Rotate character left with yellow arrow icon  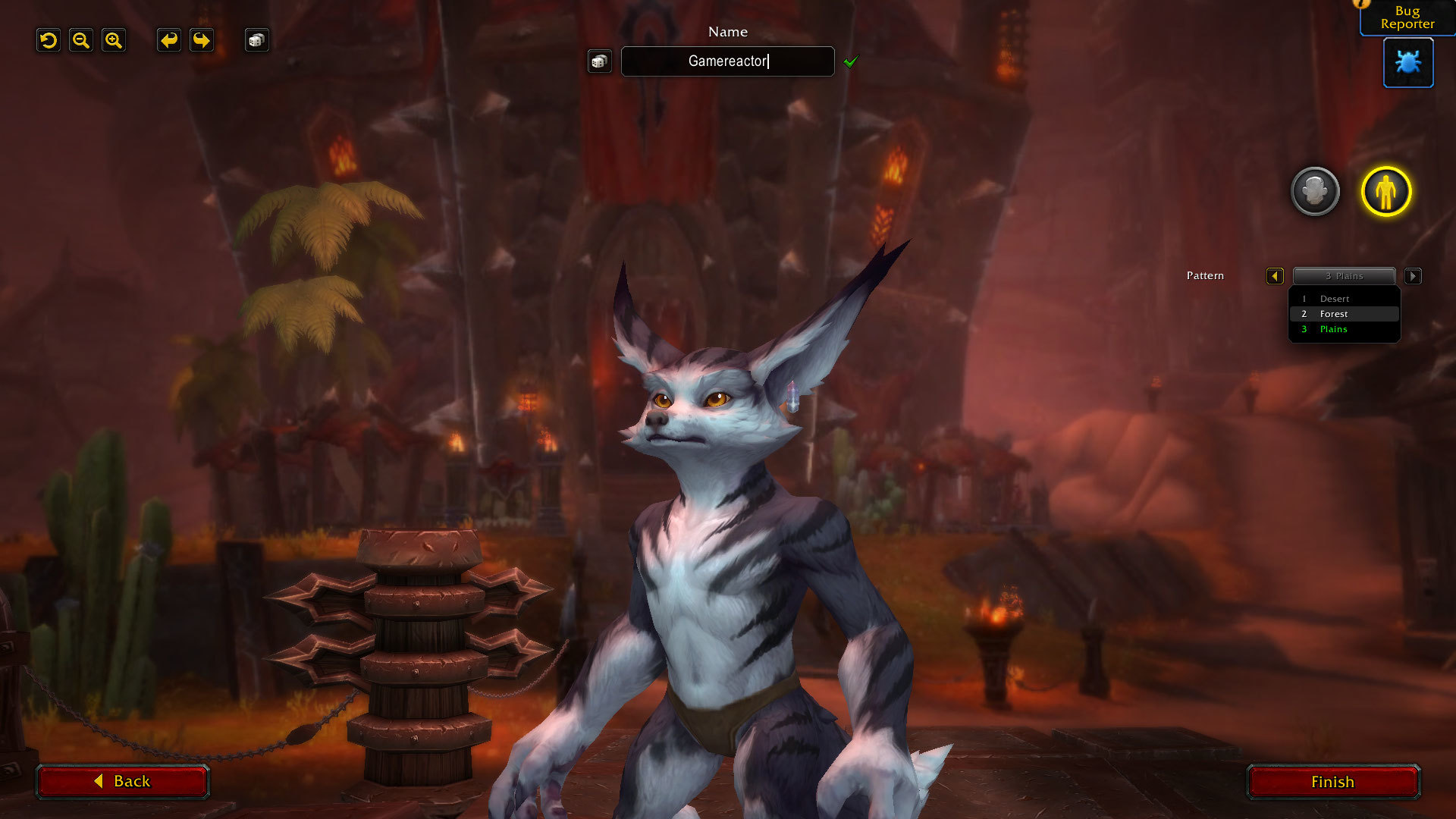click(x=168, y=40)
